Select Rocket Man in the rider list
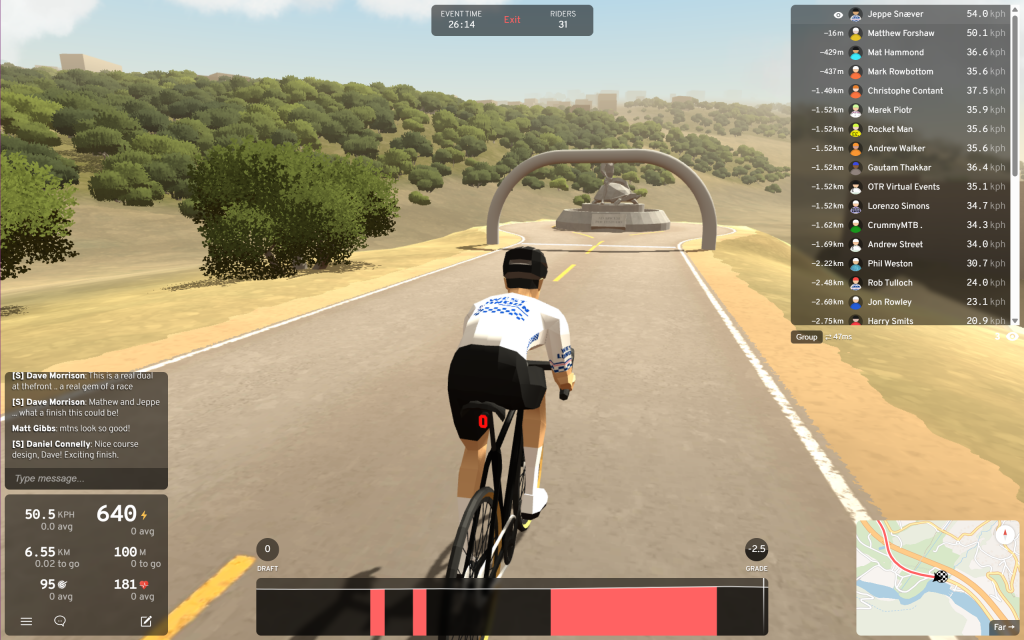Screen dimensions: 1024x640 pyautogui.click(x=889, y=129)
